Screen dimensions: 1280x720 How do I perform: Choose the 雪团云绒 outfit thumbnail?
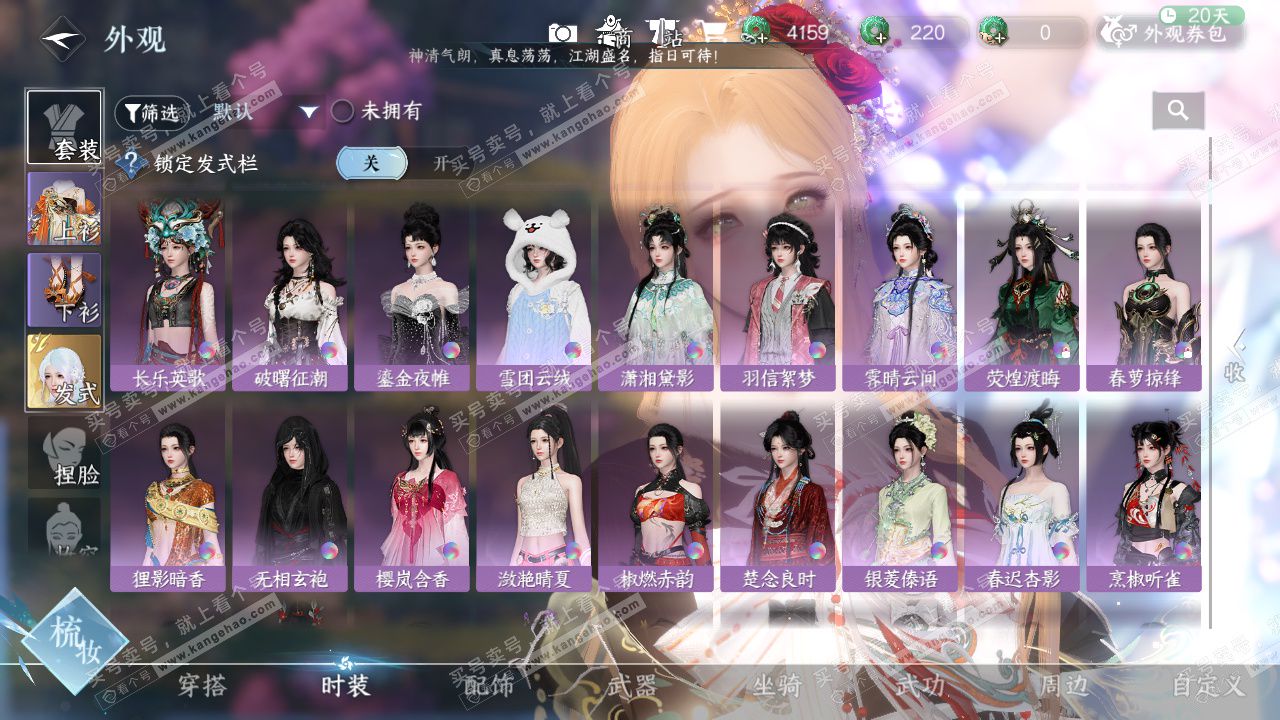coord(535,295)
